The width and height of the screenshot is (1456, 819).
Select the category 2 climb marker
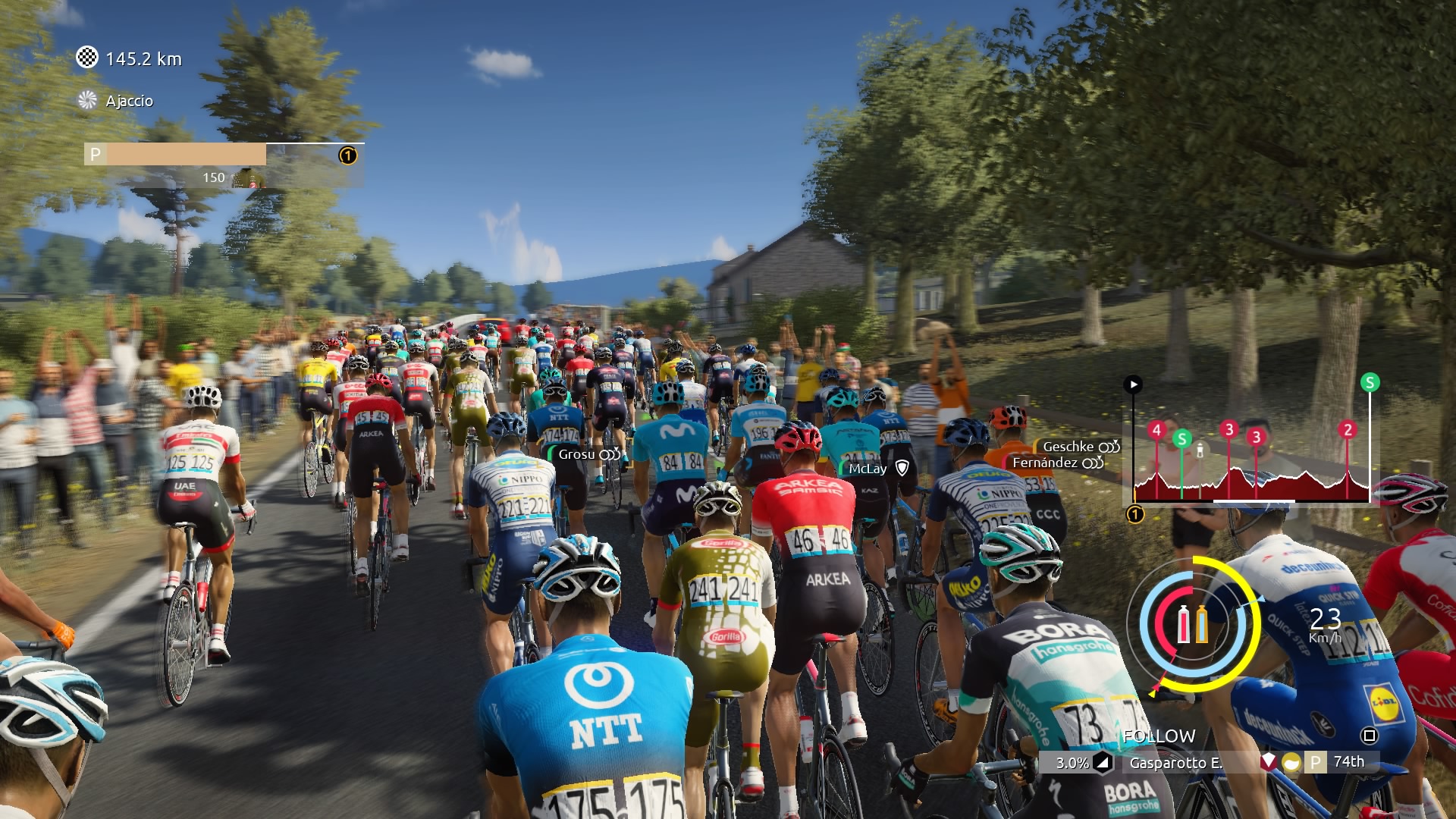pyautogui.click(x=1348, y=430)
